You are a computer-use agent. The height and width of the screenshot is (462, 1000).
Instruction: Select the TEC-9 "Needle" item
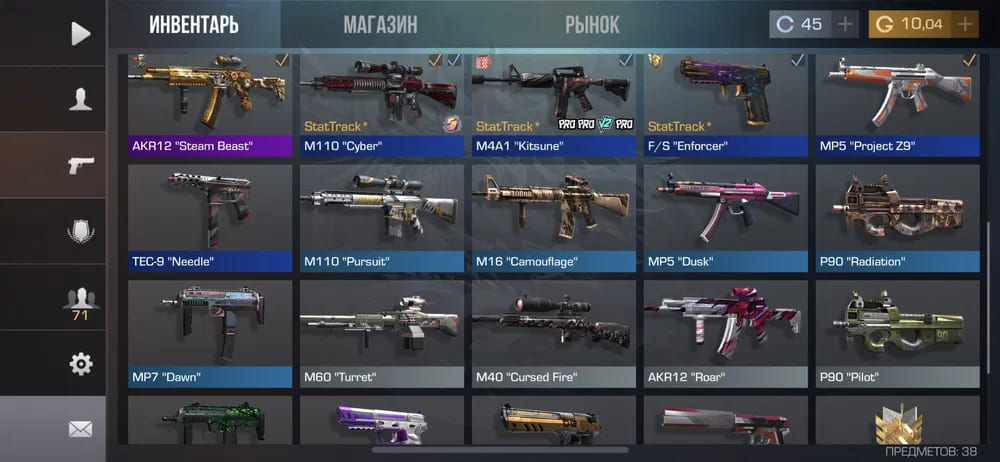coord(210,218)
